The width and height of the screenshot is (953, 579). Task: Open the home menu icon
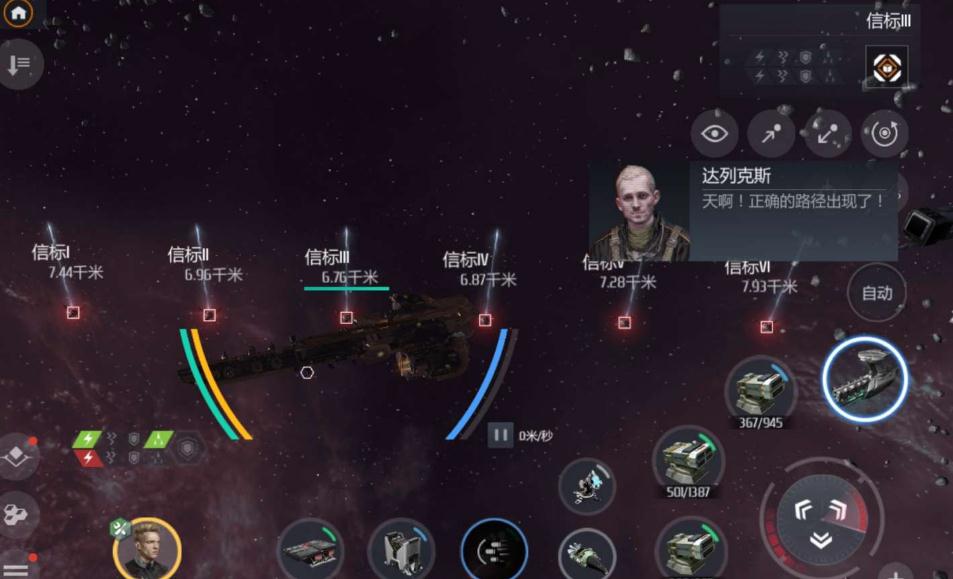click(18, 13)
